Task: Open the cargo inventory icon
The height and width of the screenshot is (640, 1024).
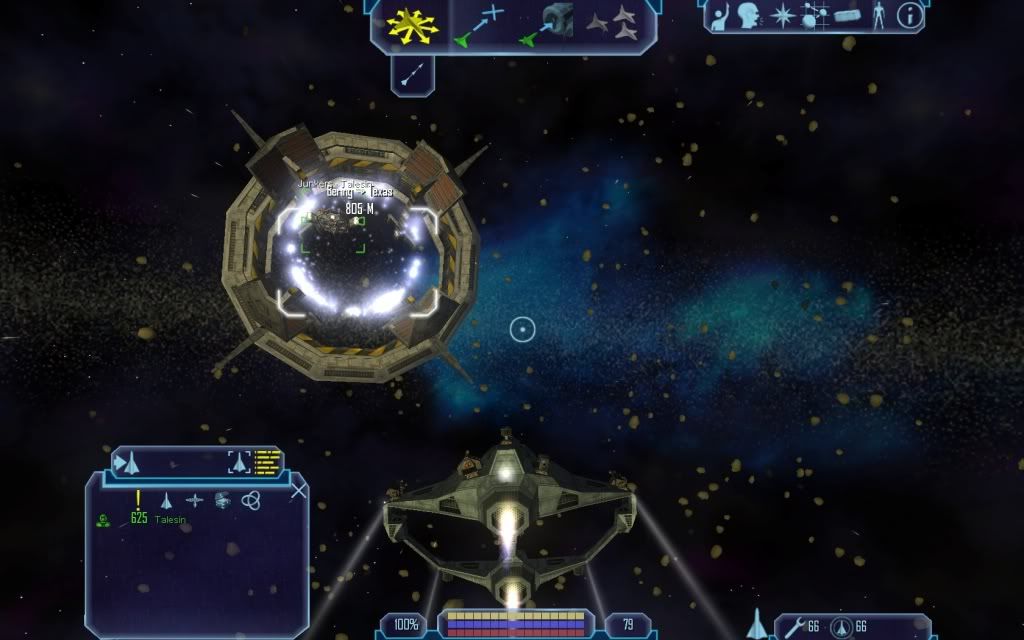Action: pos(846,15)
